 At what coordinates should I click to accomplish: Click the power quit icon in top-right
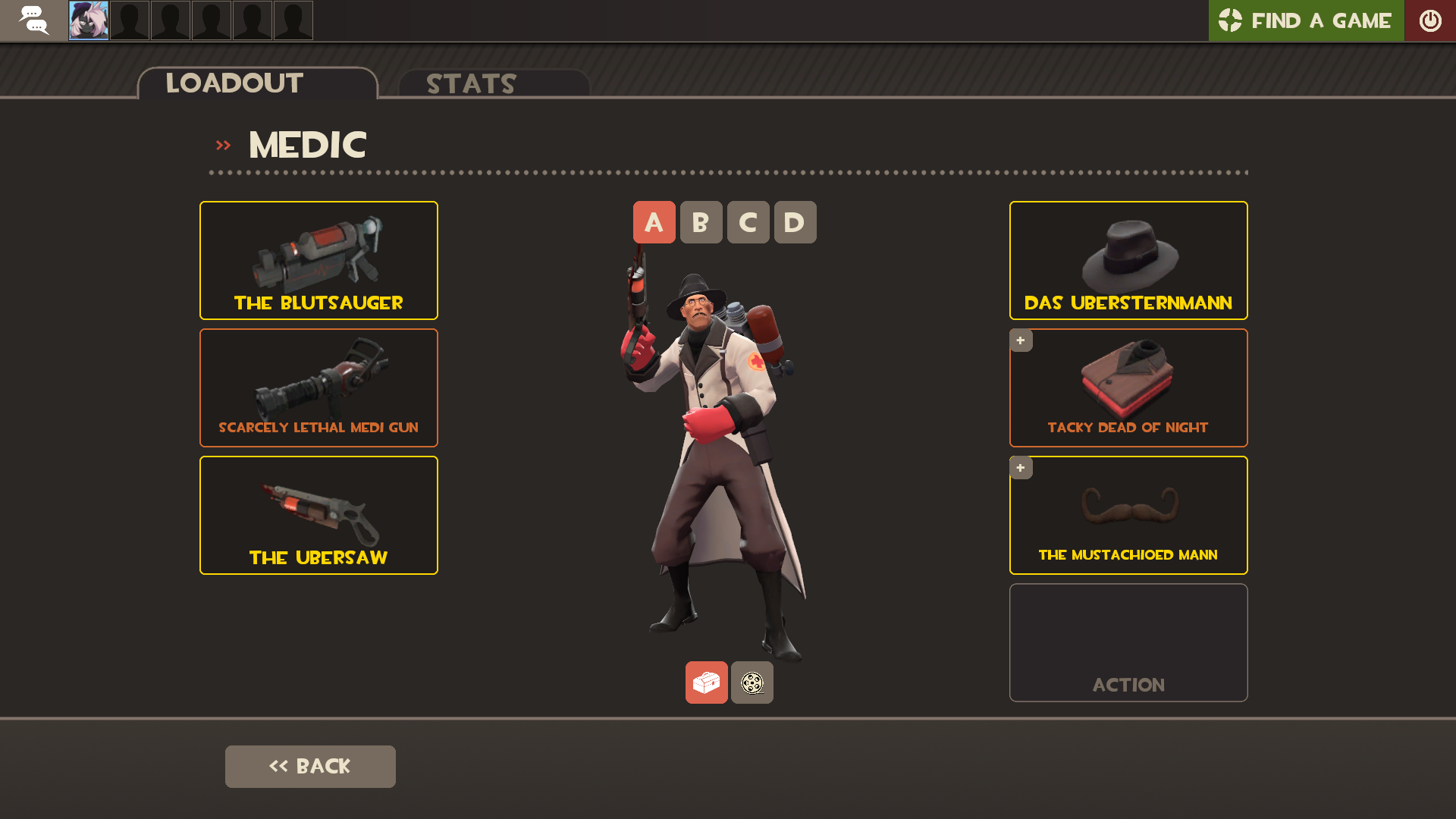point(1431,20)
